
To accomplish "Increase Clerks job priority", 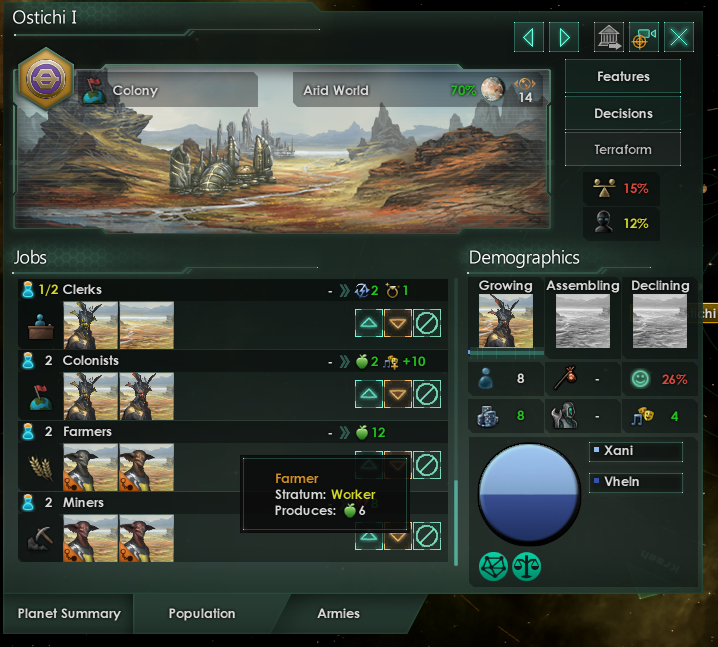I will click(x=369, y=323).
